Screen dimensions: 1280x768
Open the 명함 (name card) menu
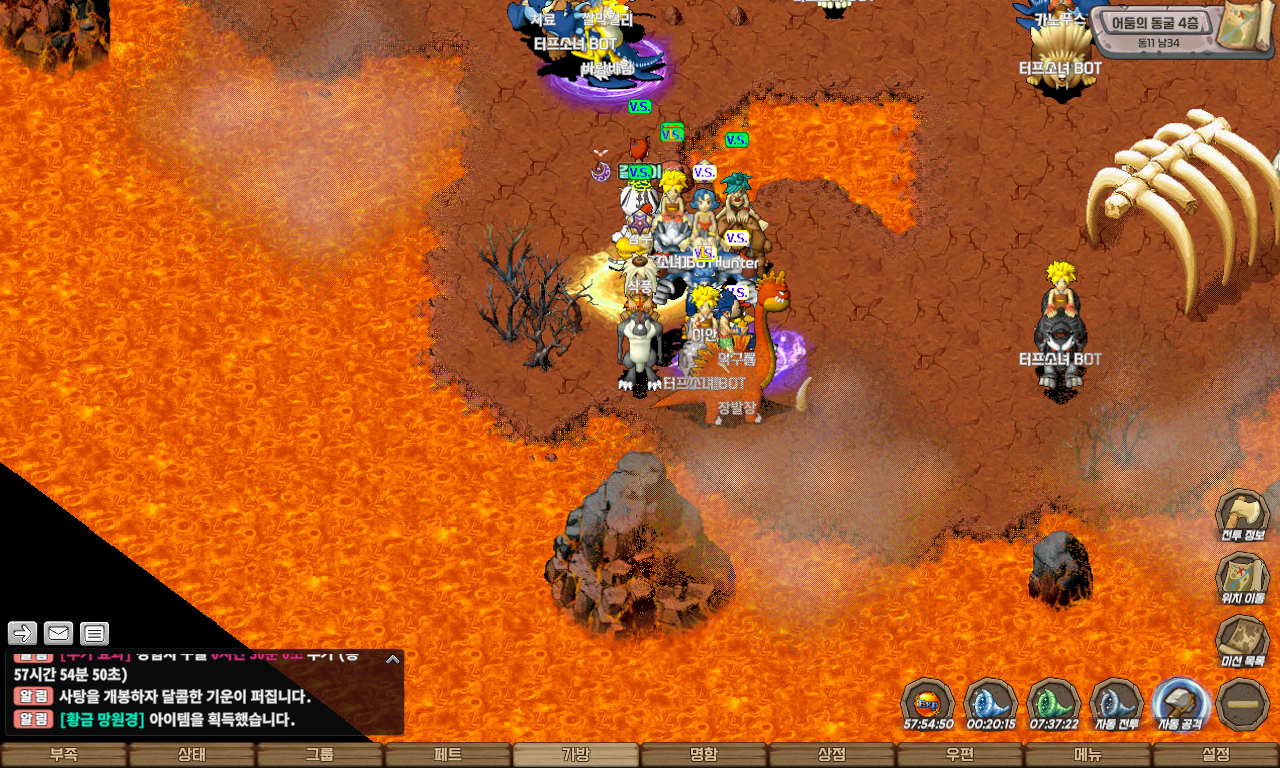[x=704, y=755]
